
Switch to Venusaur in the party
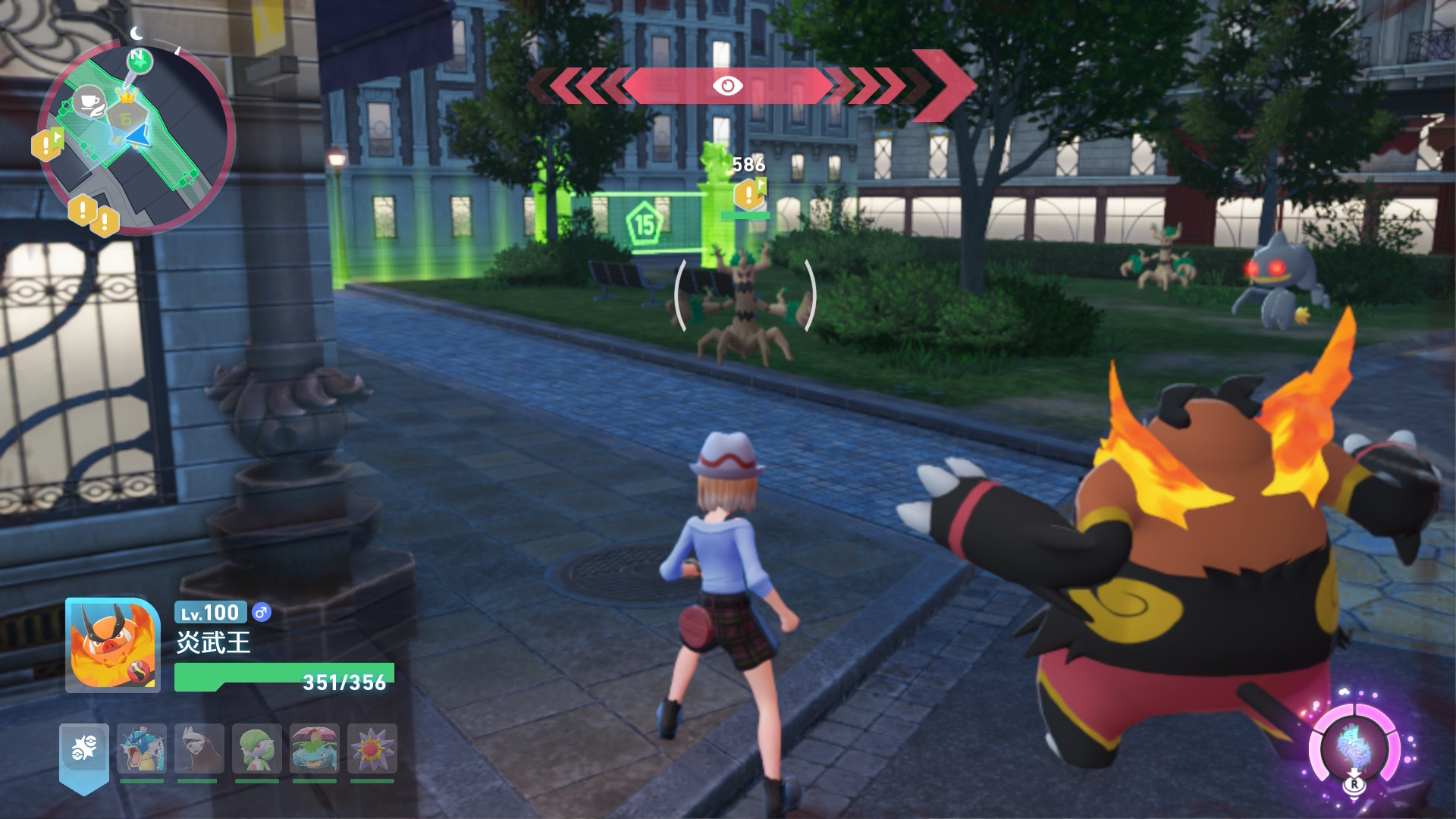click(315, 749)
